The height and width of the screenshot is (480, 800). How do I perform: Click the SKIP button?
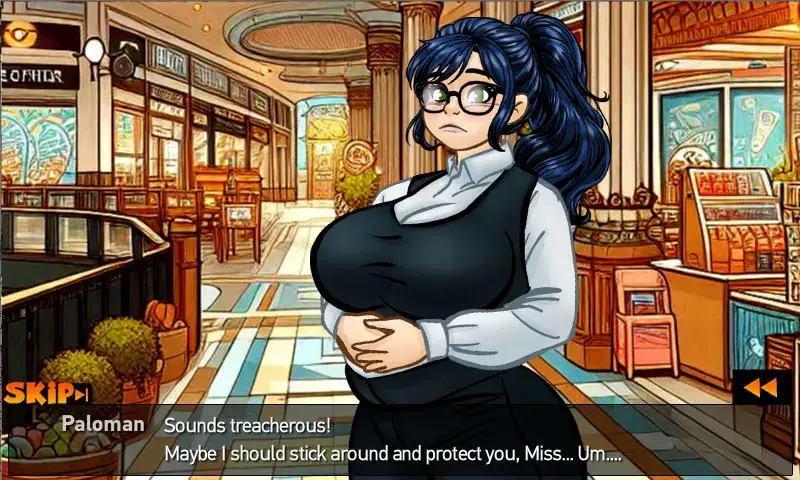pos(47,393)
